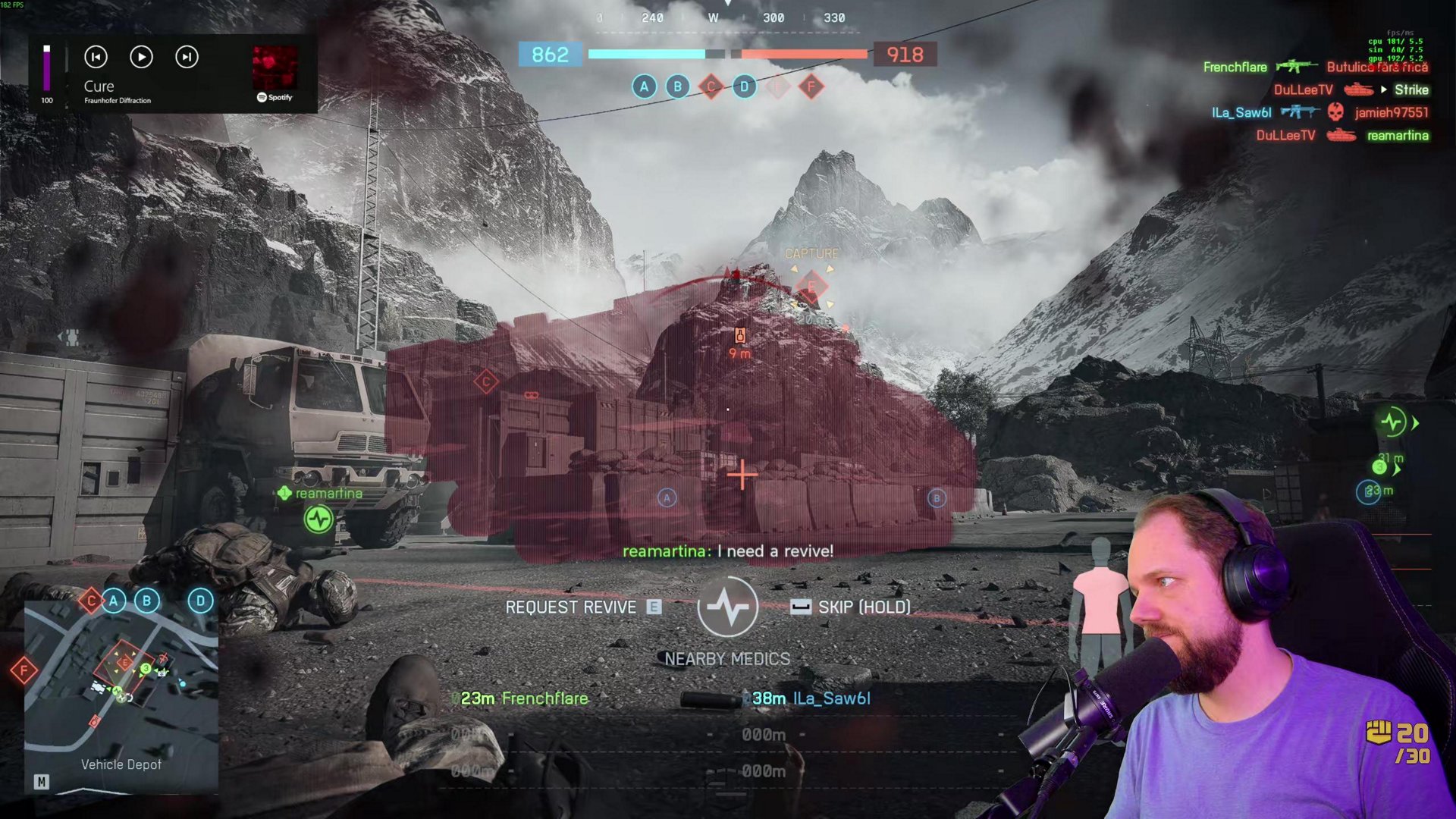Viewport: 1456px width, 819px height.
Task: Click the revive heartbeat icon
Action: [727, 607]
